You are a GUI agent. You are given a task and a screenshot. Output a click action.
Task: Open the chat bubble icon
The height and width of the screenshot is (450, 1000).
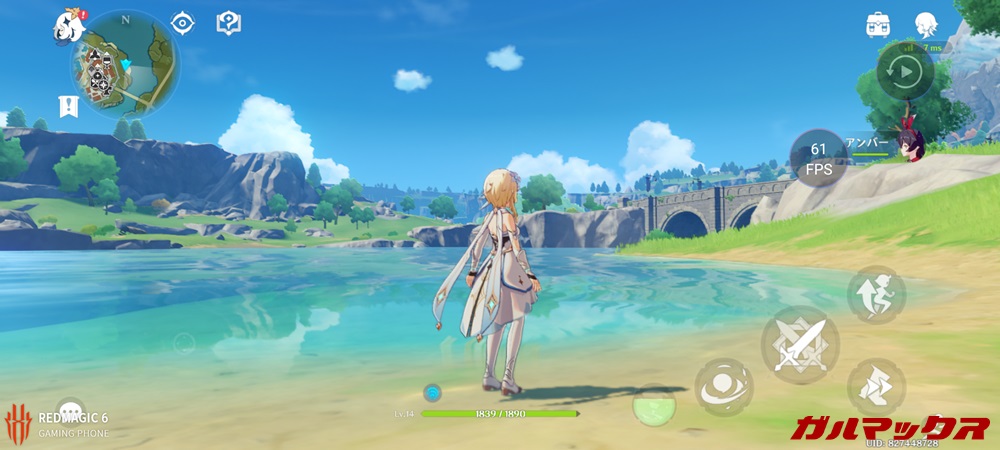click(70, 410)
